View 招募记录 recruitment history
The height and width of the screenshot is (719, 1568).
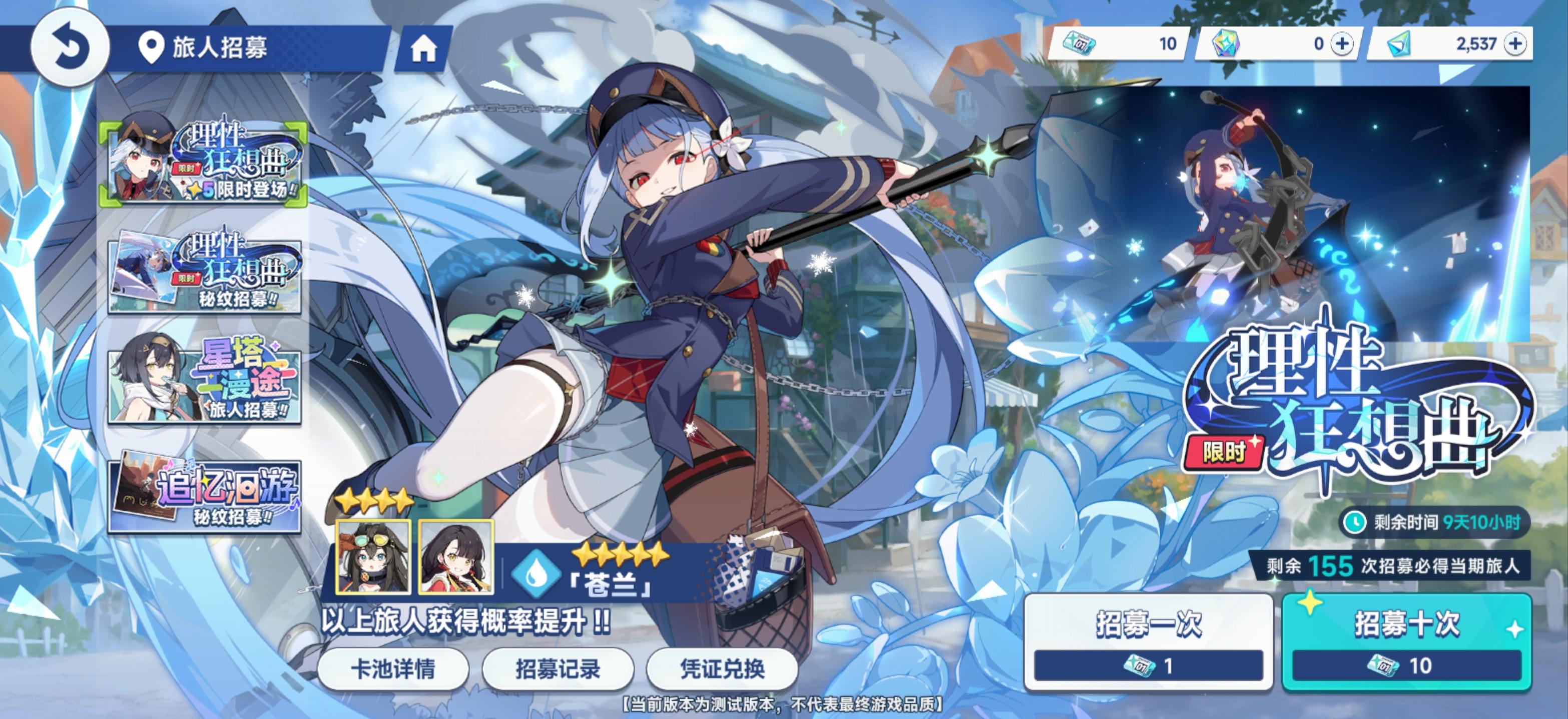coord(558,668)
